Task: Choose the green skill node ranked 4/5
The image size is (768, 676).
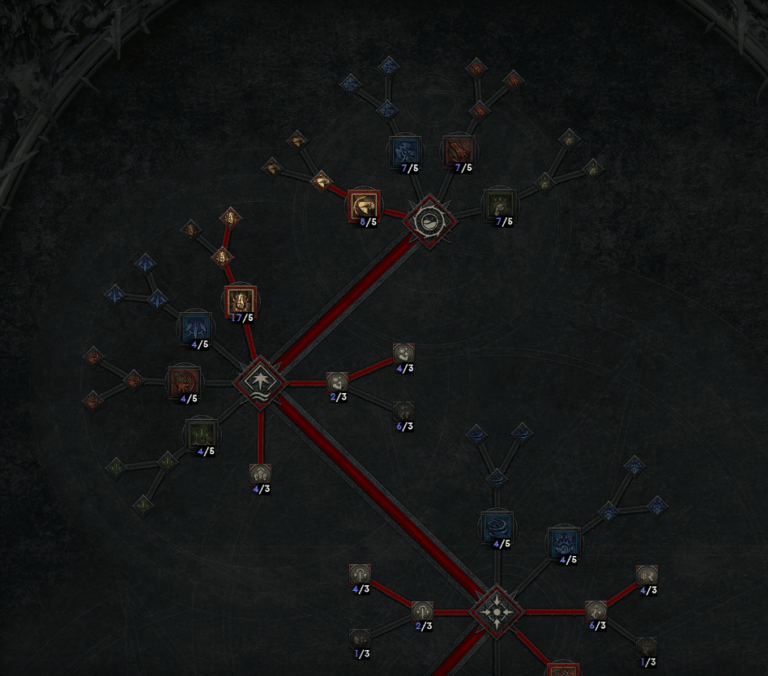Action: pos(199,434)
